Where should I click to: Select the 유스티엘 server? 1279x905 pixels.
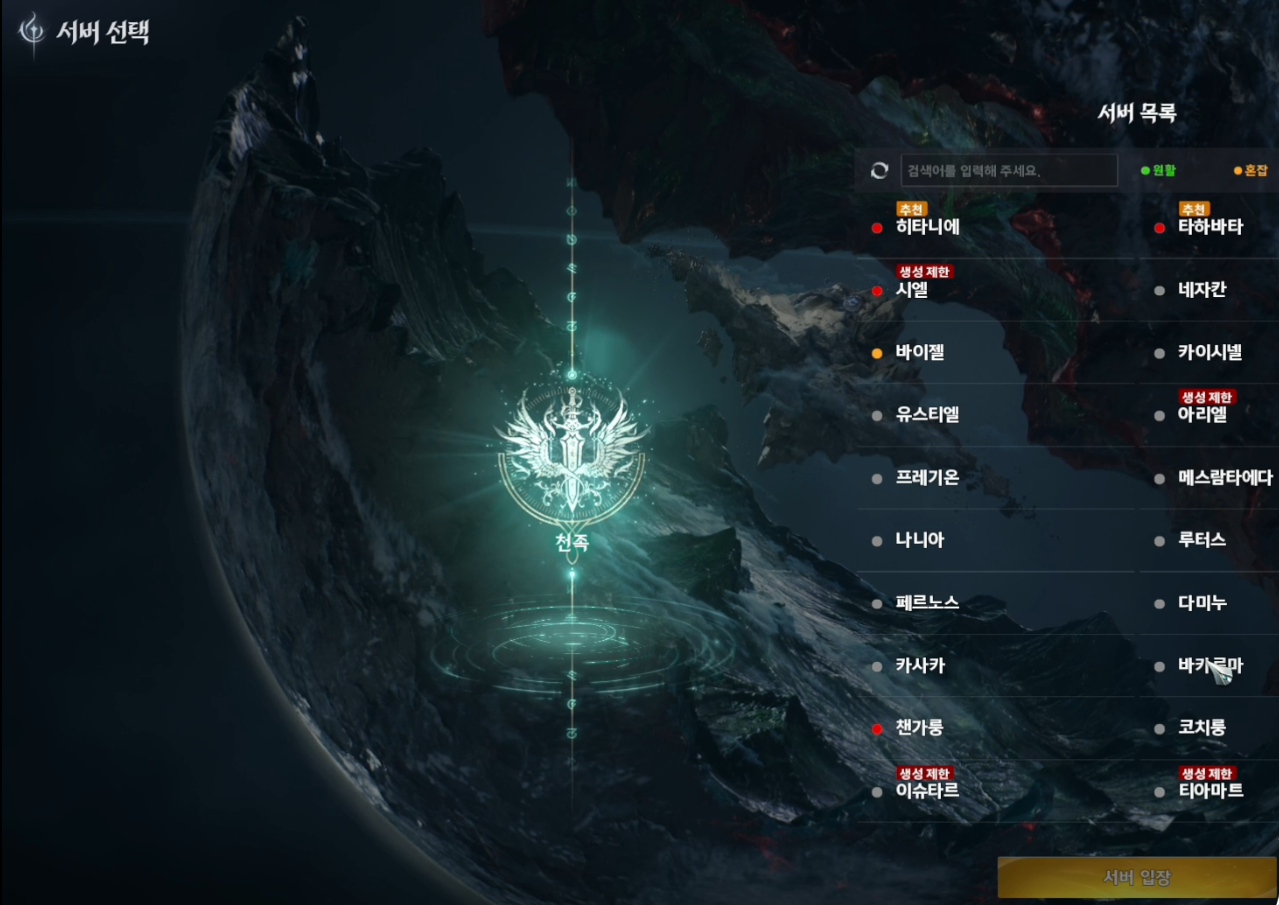click(928, 415)
